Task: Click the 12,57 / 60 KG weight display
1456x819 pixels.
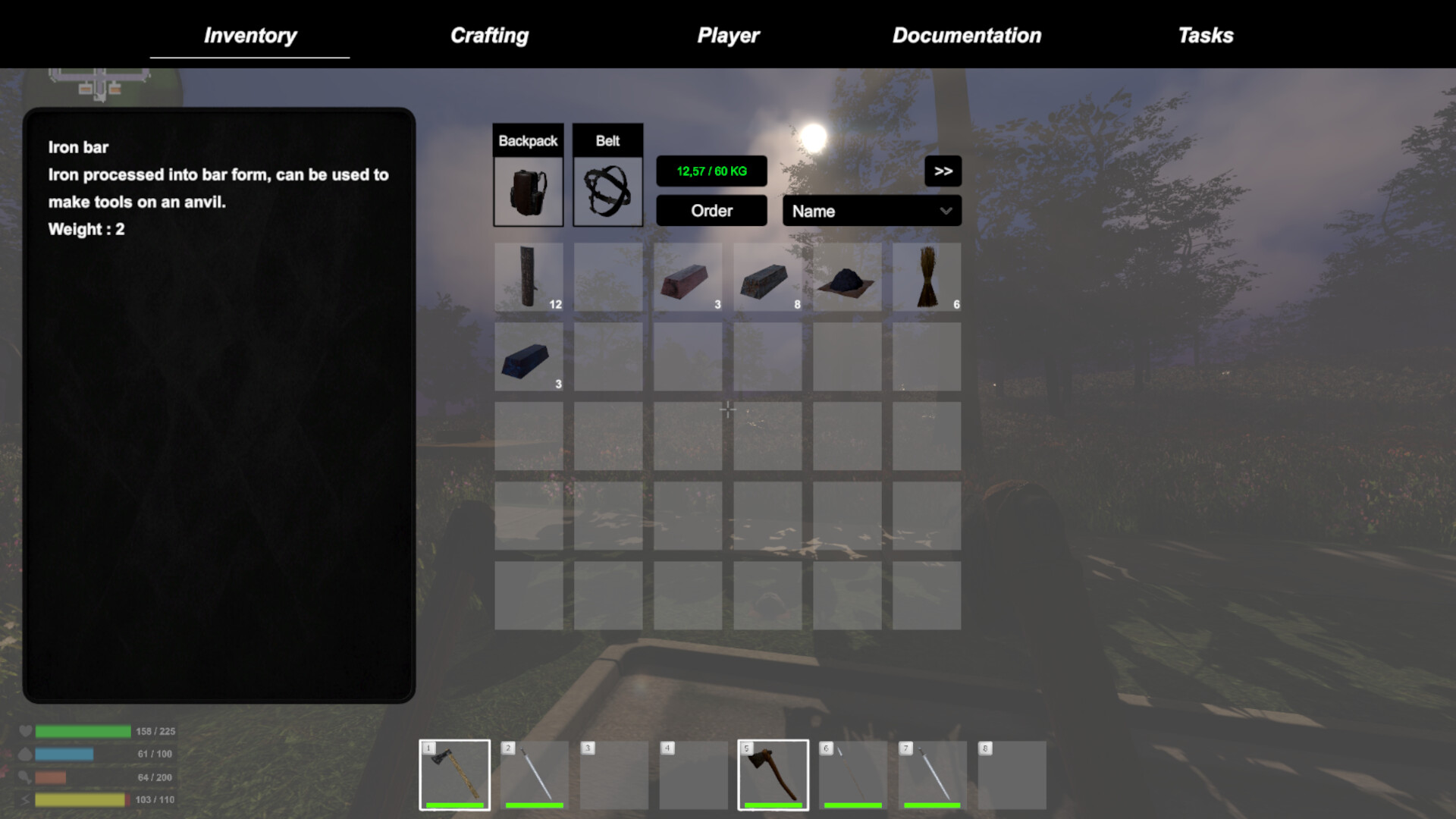Action: point(711,171)
